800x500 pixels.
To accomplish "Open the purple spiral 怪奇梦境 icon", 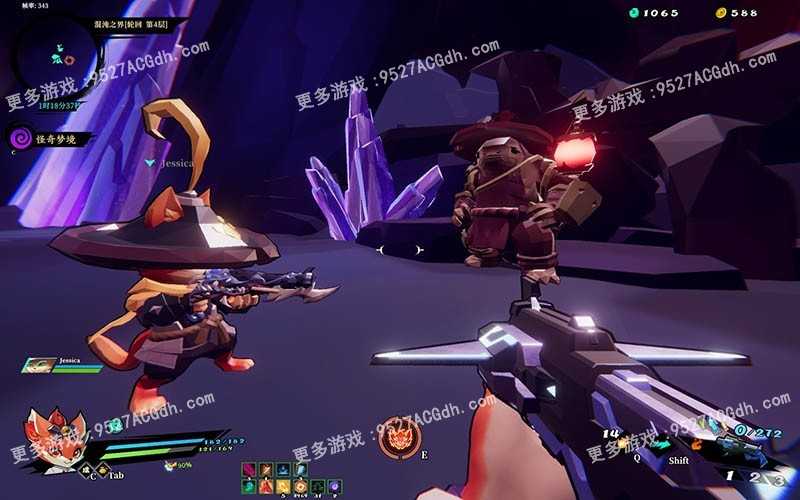I will coord(19,138).
